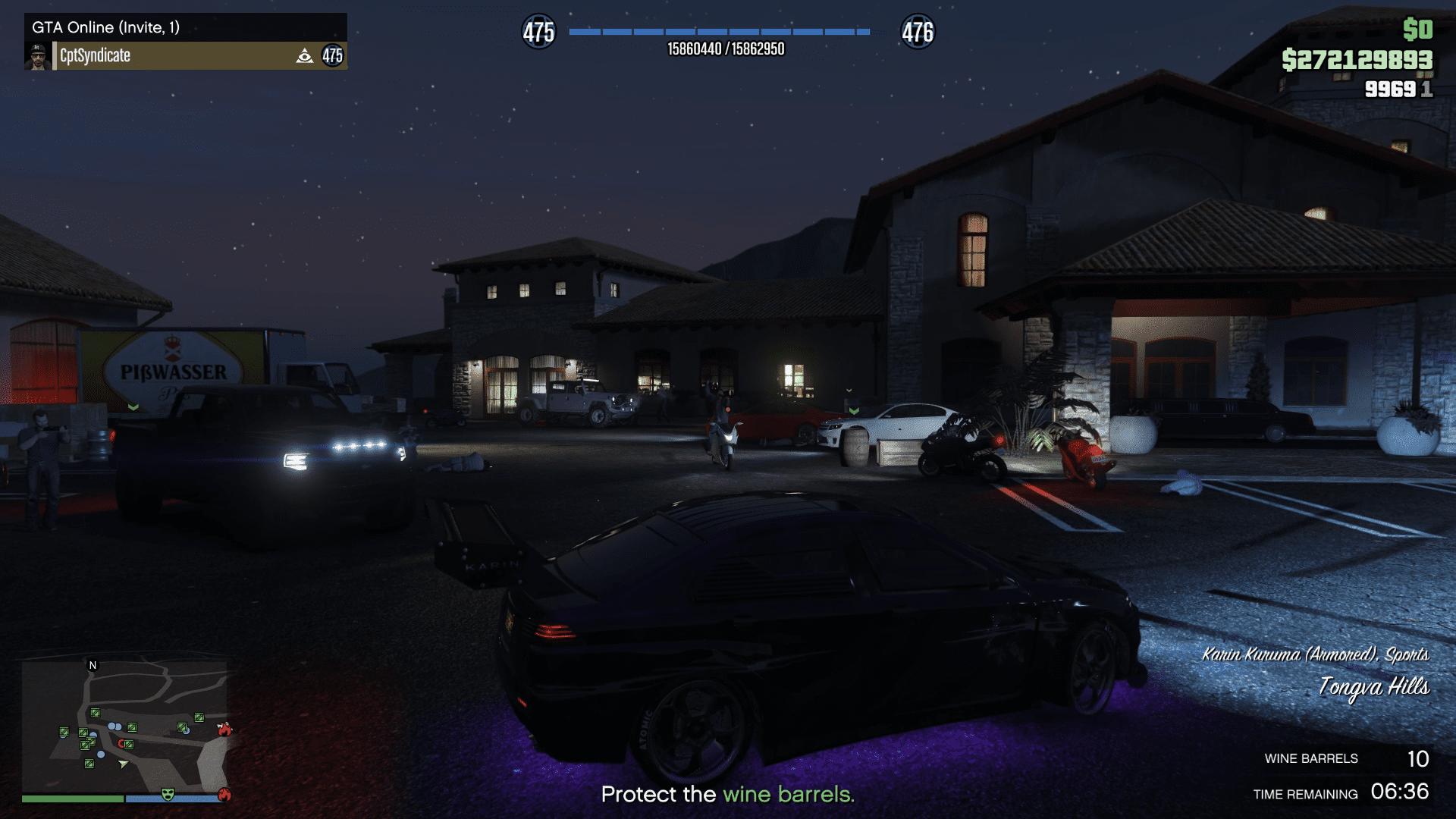The image size is (1456, 819).
Task: Click the level 476 rank badge
Action: [918, 32]
